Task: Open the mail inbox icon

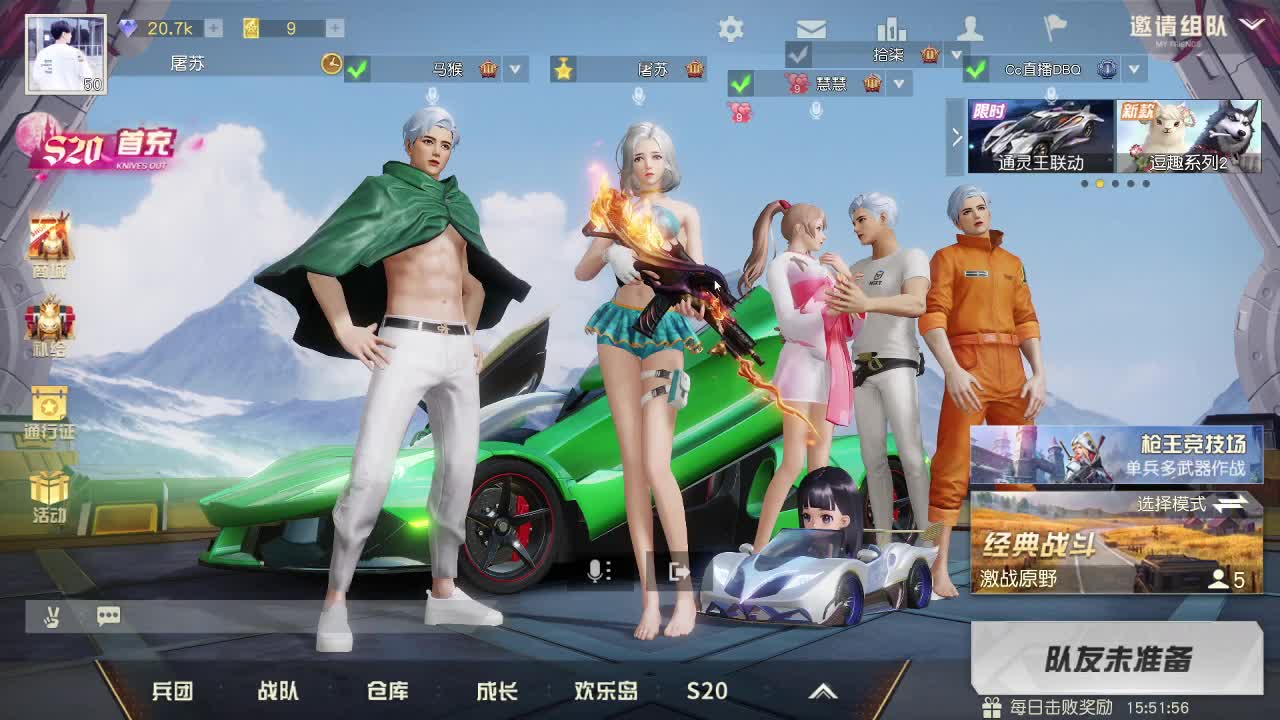Action: pos(812,30)
